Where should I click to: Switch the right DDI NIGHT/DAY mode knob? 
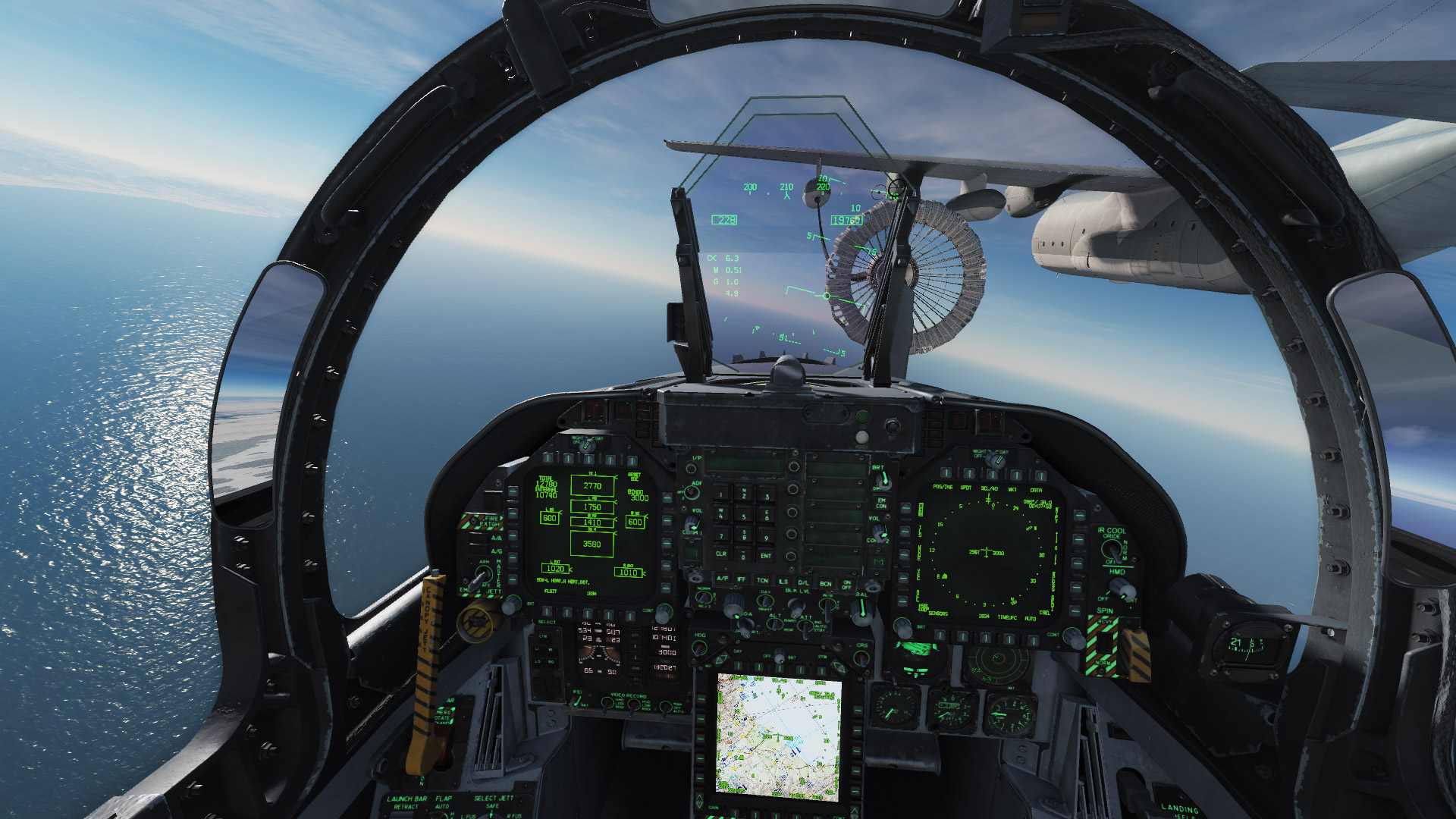tap(995, 459)
